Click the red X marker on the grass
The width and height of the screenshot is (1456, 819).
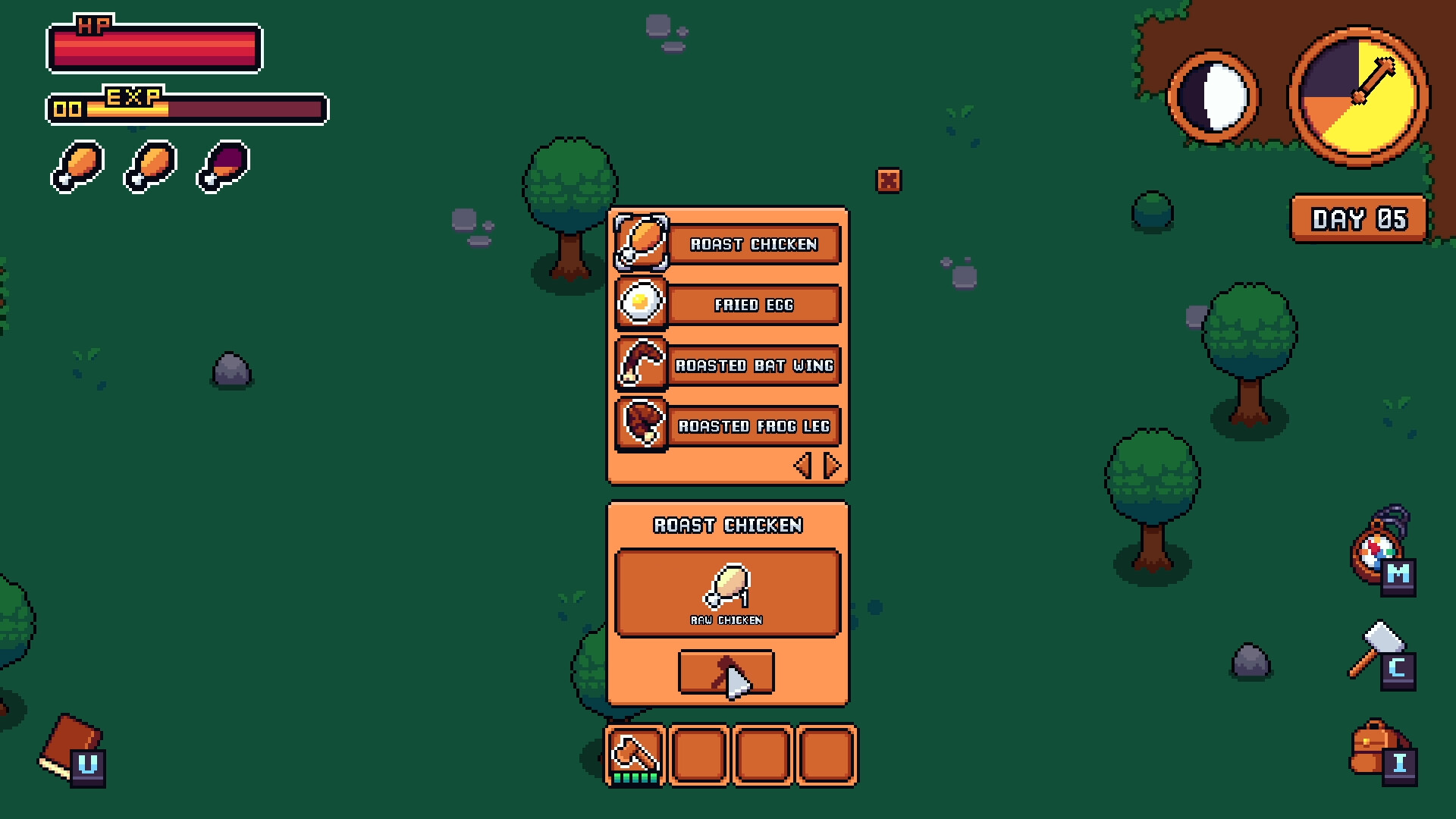click(888, 180)
